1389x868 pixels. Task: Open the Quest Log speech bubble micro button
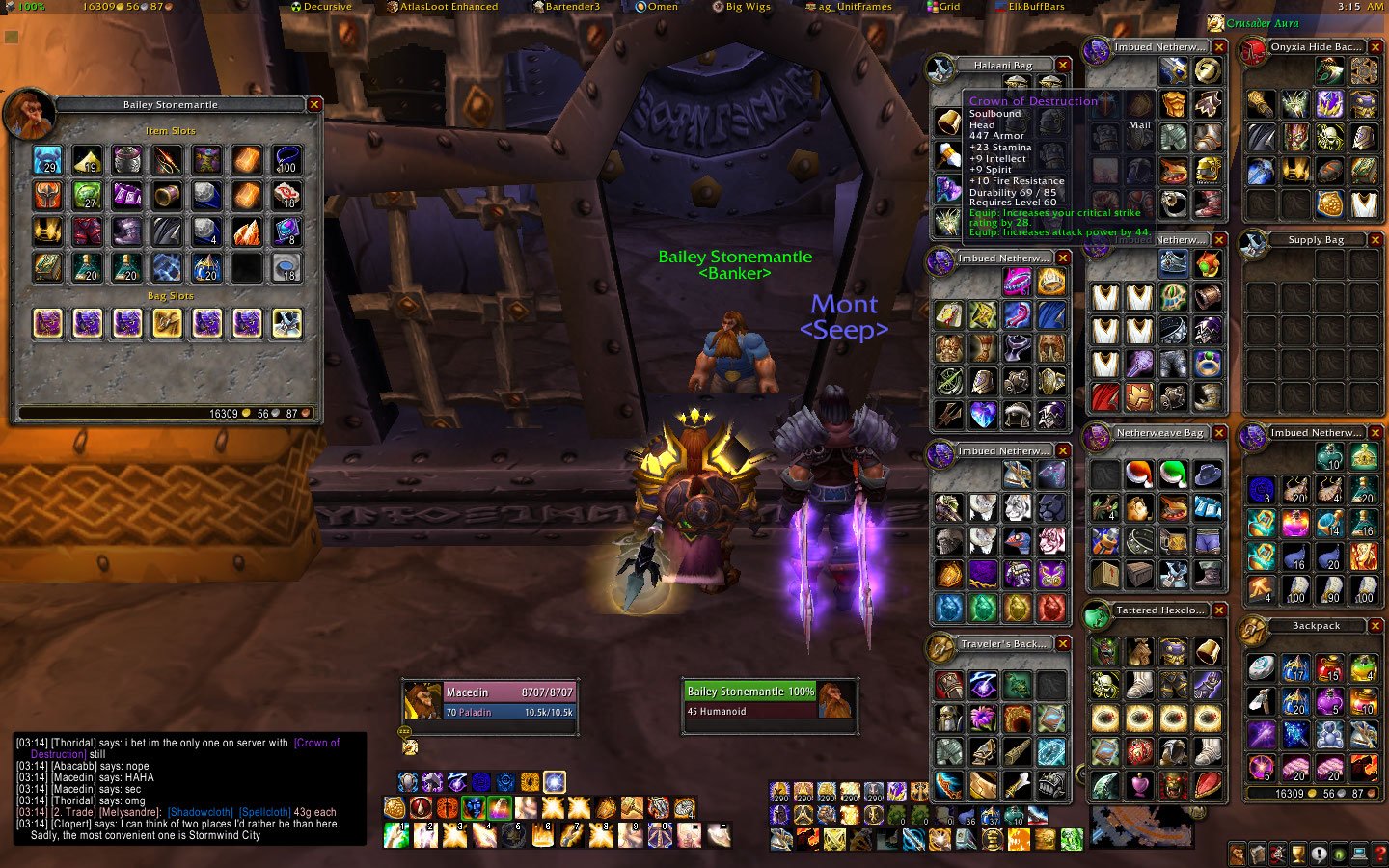tap(1319, 854)
